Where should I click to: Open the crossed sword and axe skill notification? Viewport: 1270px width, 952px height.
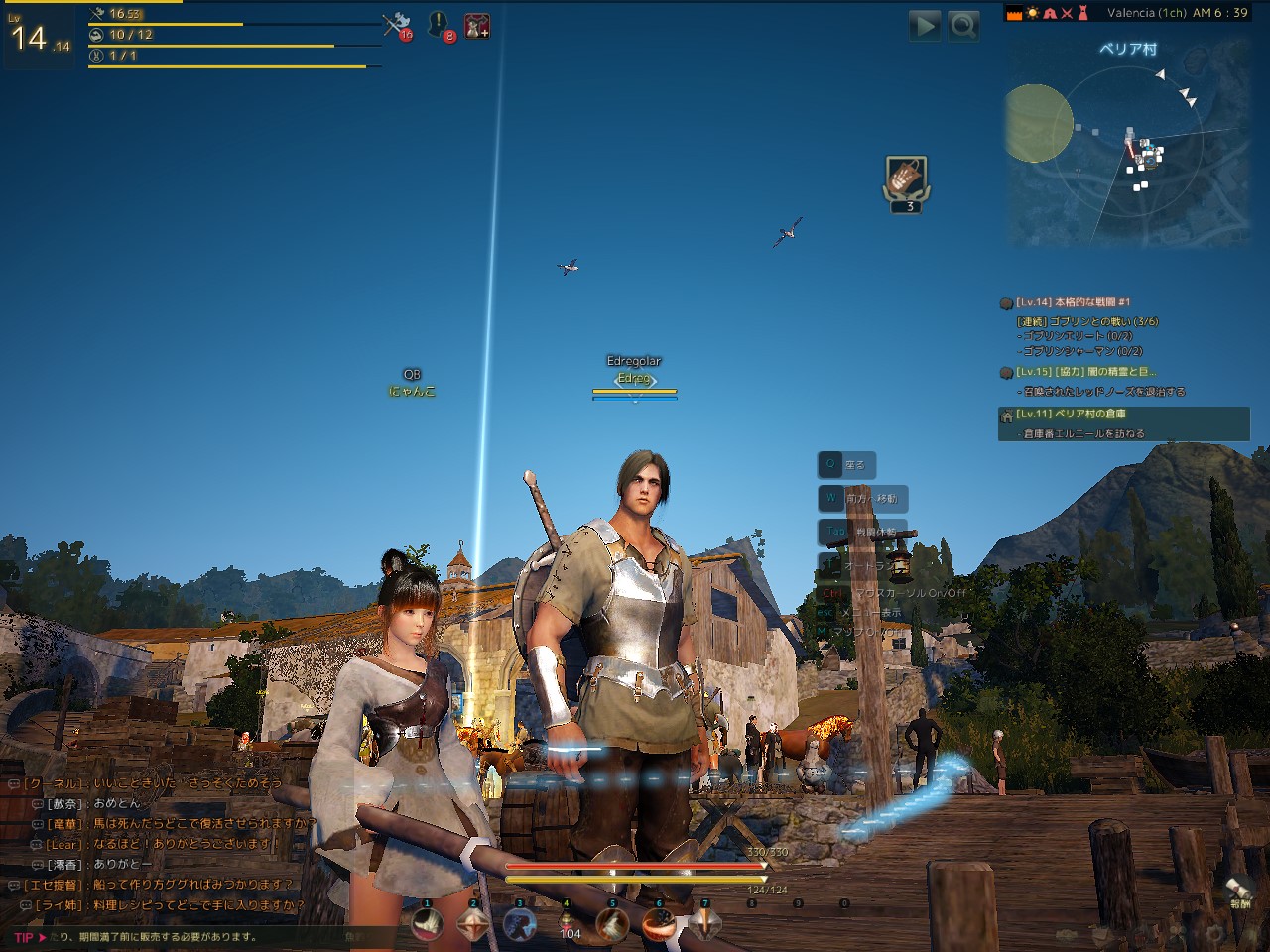pos(397,25)
